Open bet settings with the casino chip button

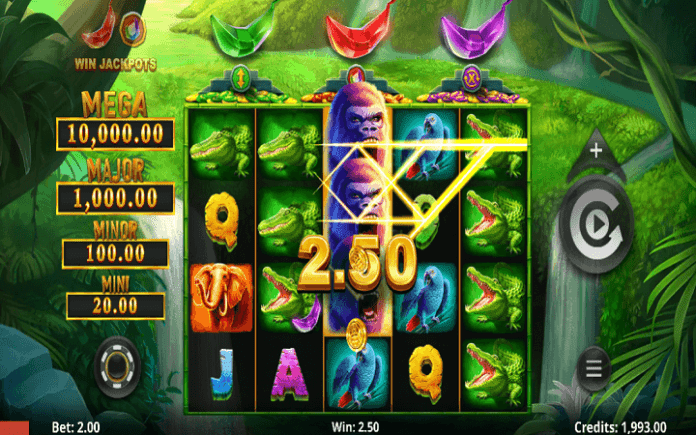pos(118,366)
